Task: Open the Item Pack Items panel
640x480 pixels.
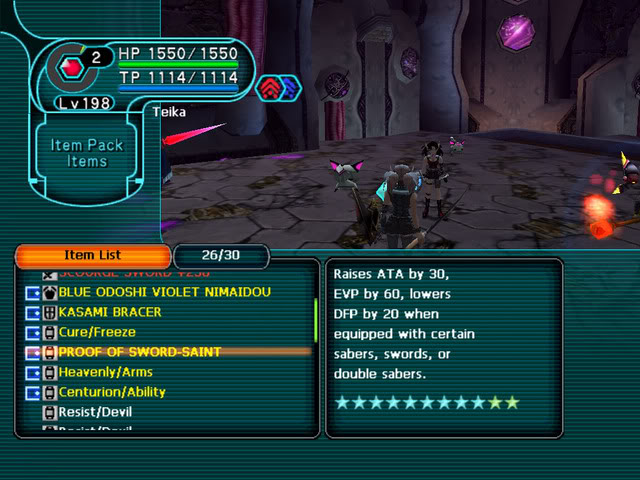Action: point(87,153)
